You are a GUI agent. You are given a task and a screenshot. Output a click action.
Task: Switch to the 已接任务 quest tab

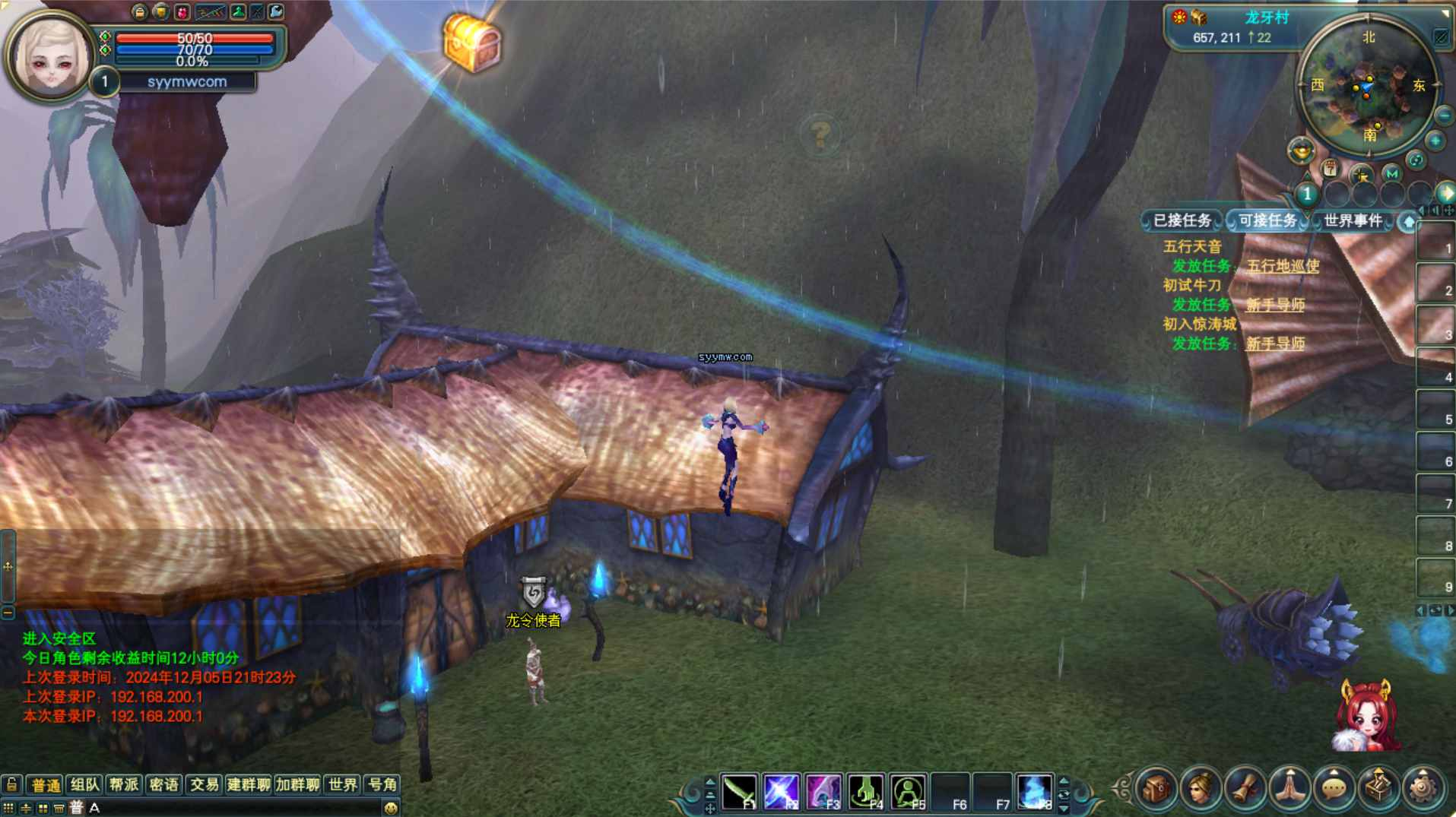pos(1182,220)
